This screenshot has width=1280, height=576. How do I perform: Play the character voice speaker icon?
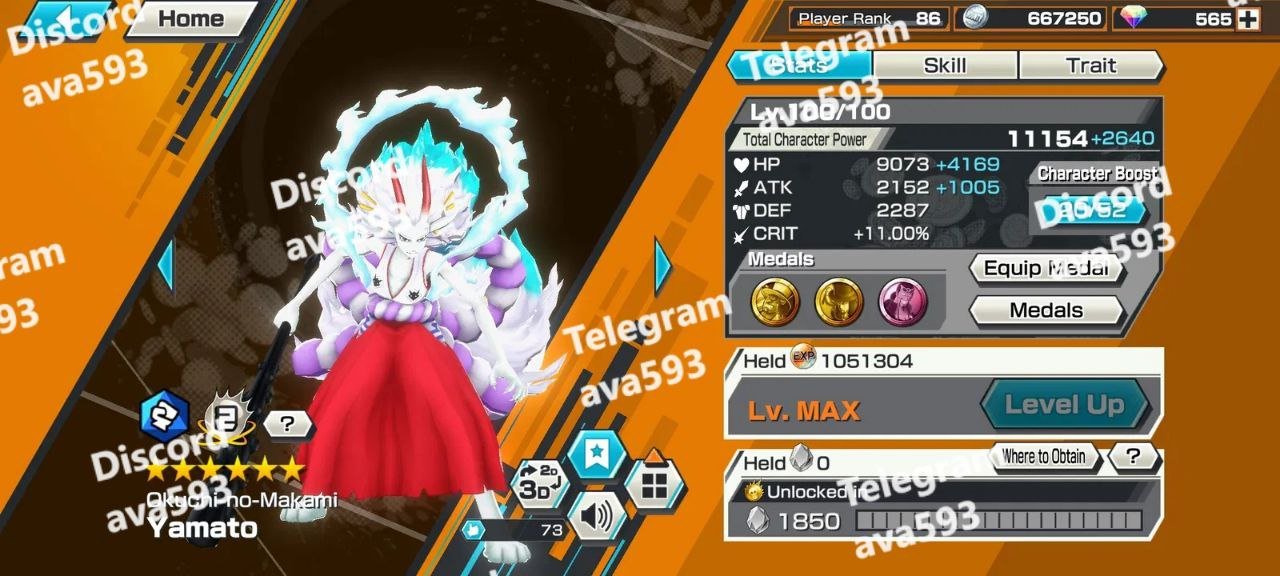click(x=596, y=517)
